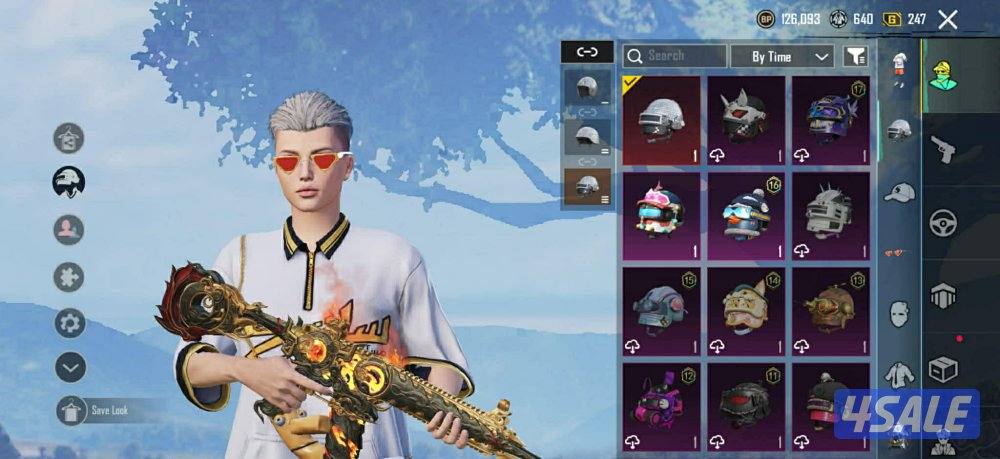Viewport: 1000px width, 459px height.
Task: Open the vehicle steering wheel category
Action: 943,223
